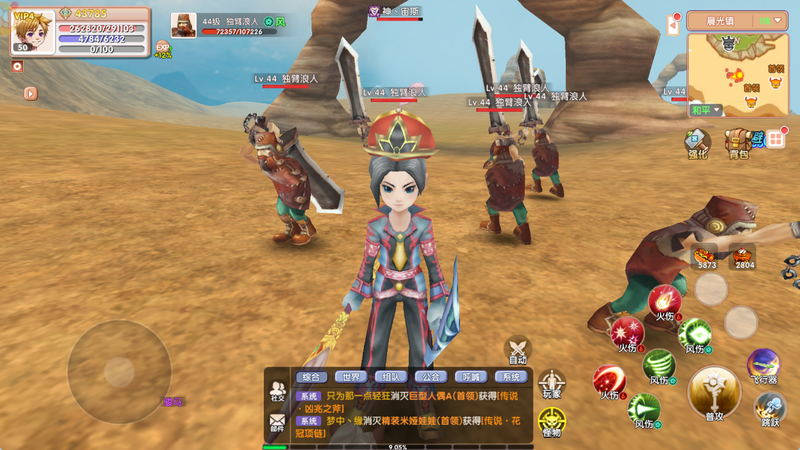Activate the 跳跃 jump button
Screen dimensions: 800x450
769,408
